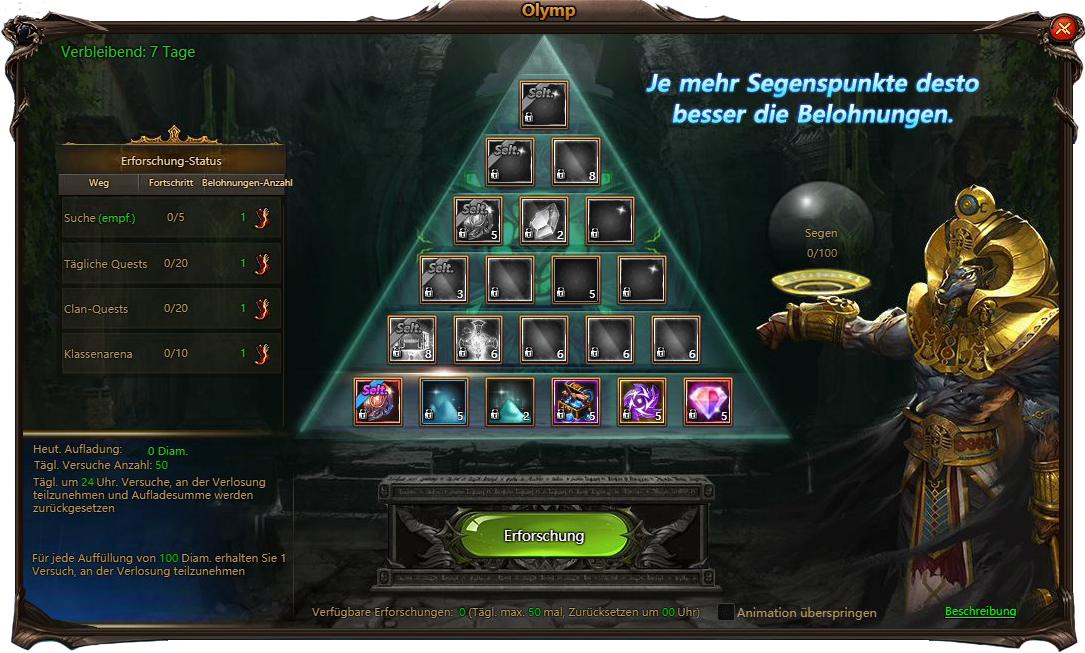
Task: Select the Klassenarena row
Action: coord(171,353)
